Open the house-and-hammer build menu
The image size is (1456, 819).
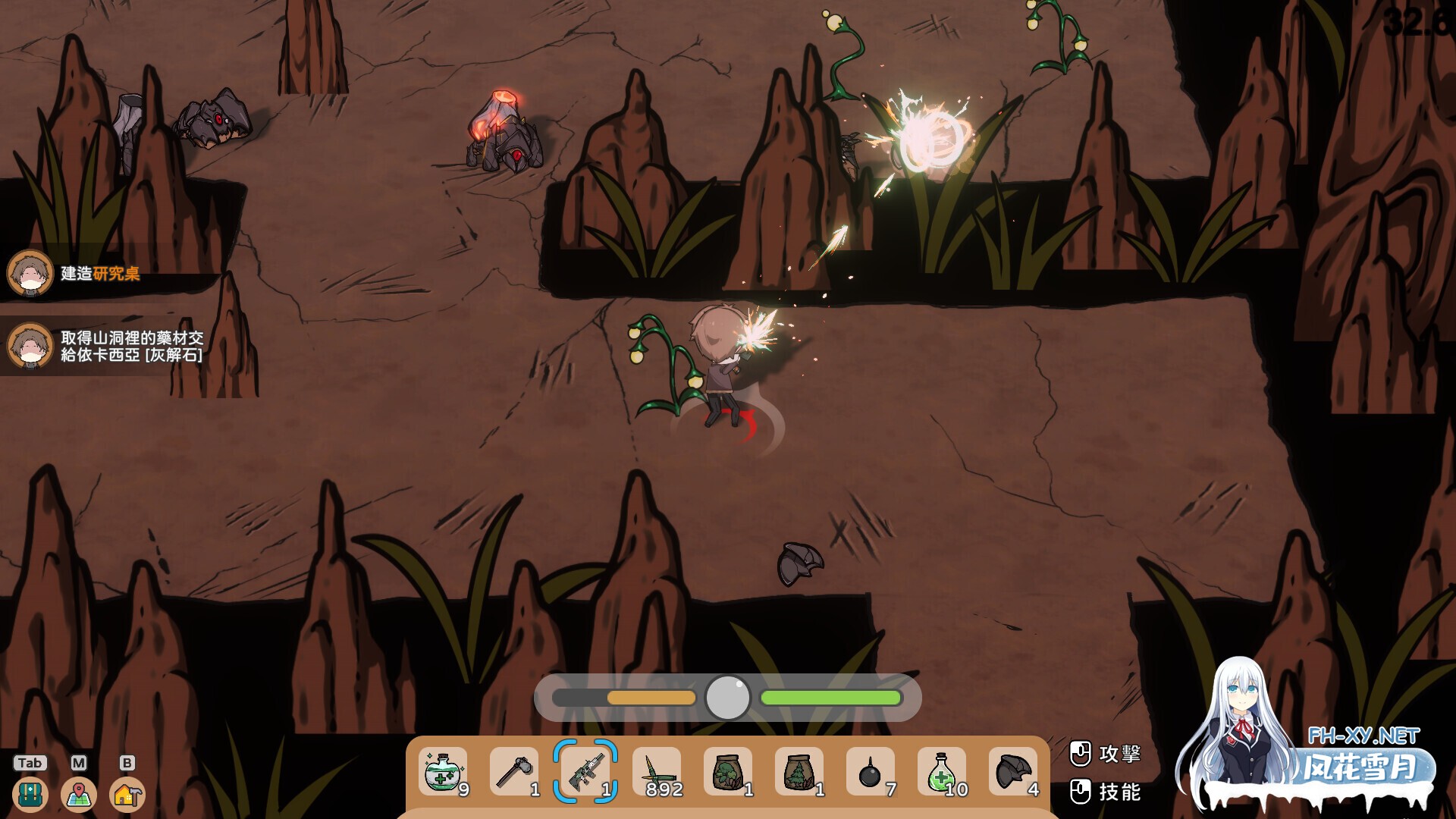(x=127, y=795)
